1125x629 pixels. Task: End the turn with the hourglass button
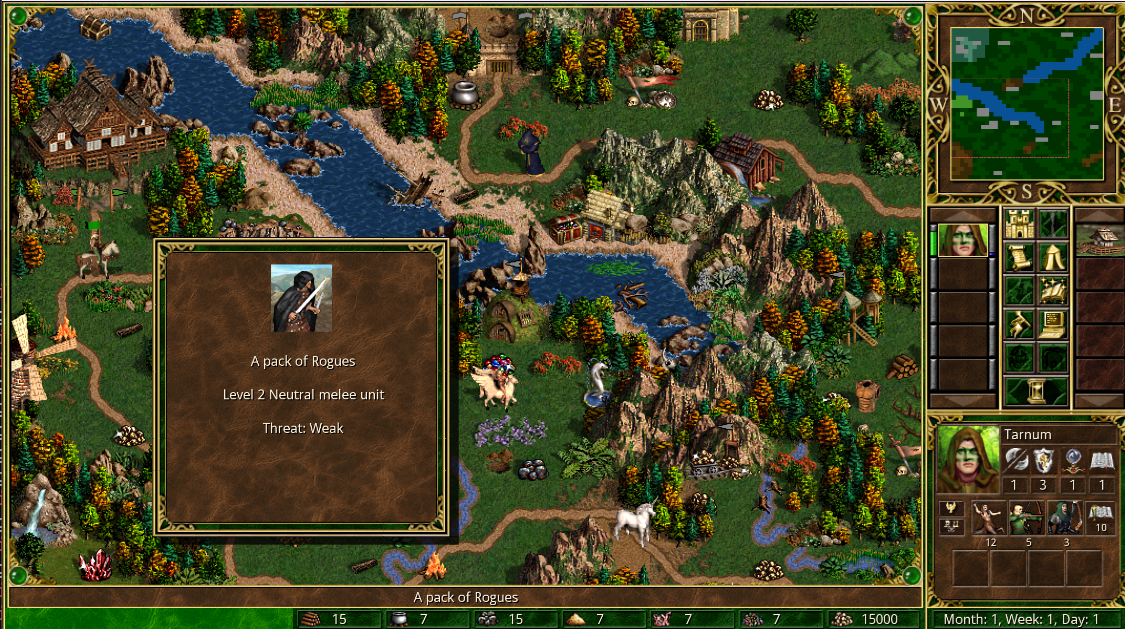1035,389
